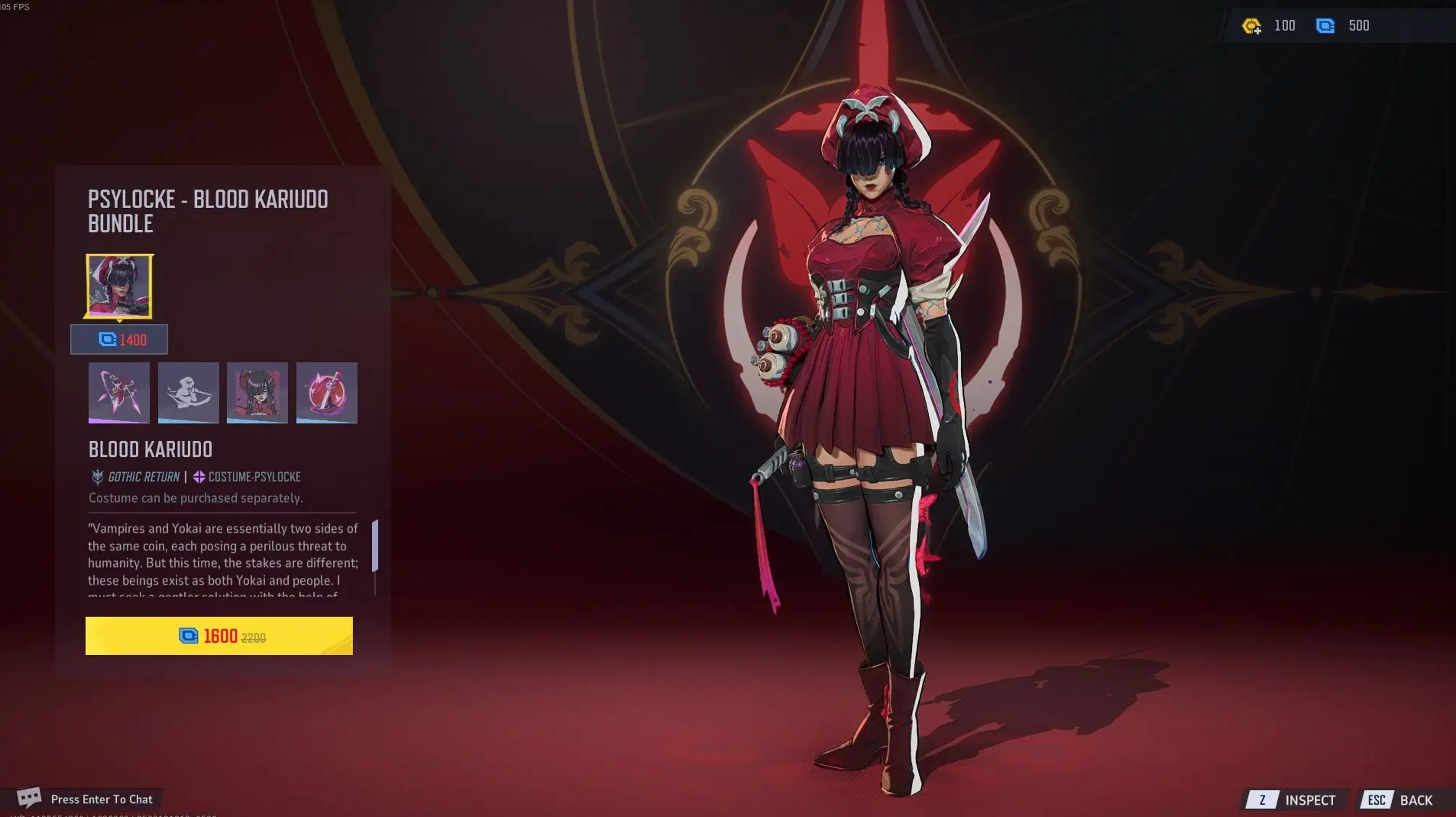
Task: Purchase the bundle for 1600 Units
Action: (x=220, y=635)
